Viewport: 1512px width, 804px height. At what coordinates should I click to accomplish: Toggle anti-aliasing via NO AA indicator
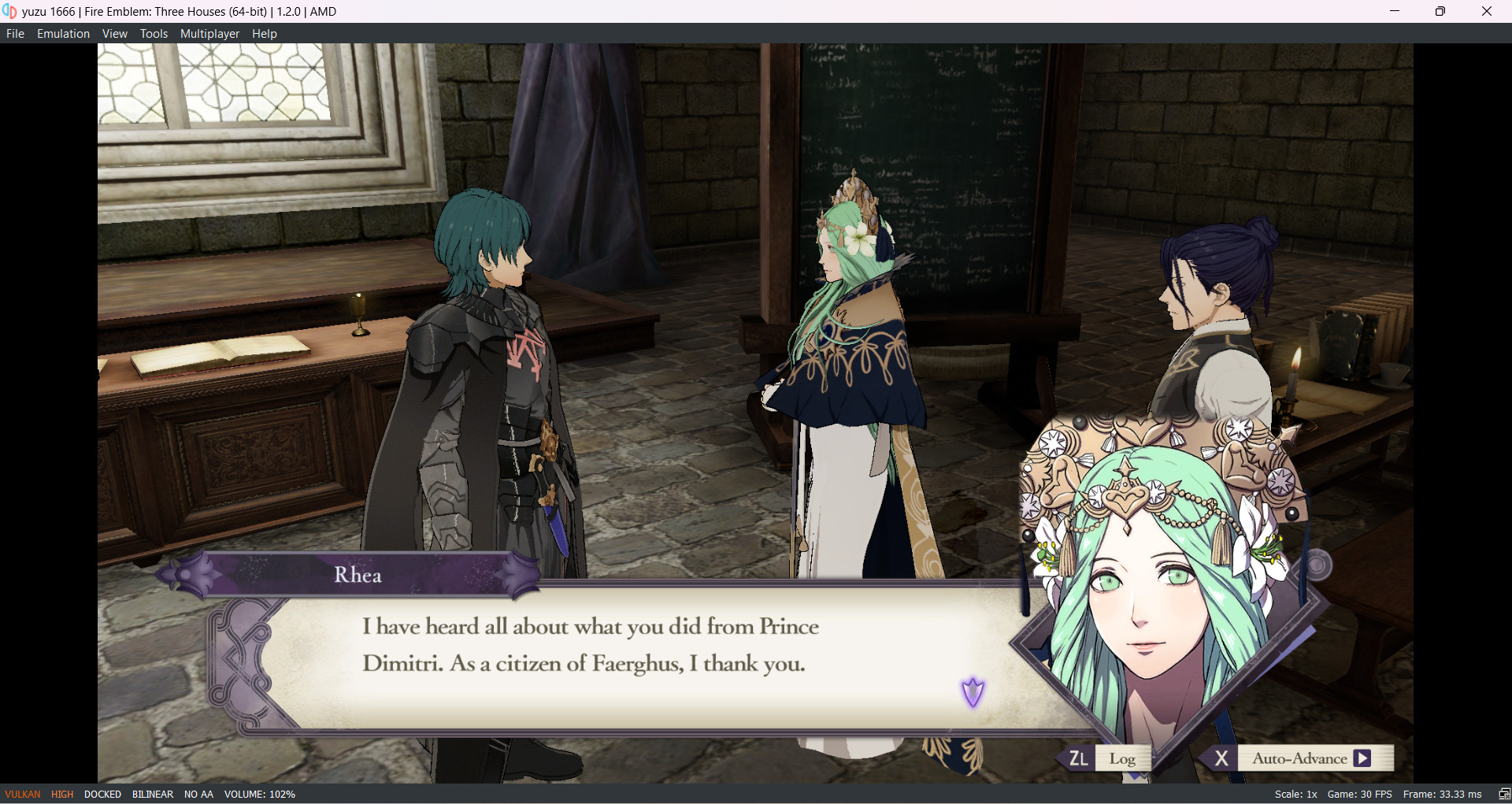click(198, 794)
